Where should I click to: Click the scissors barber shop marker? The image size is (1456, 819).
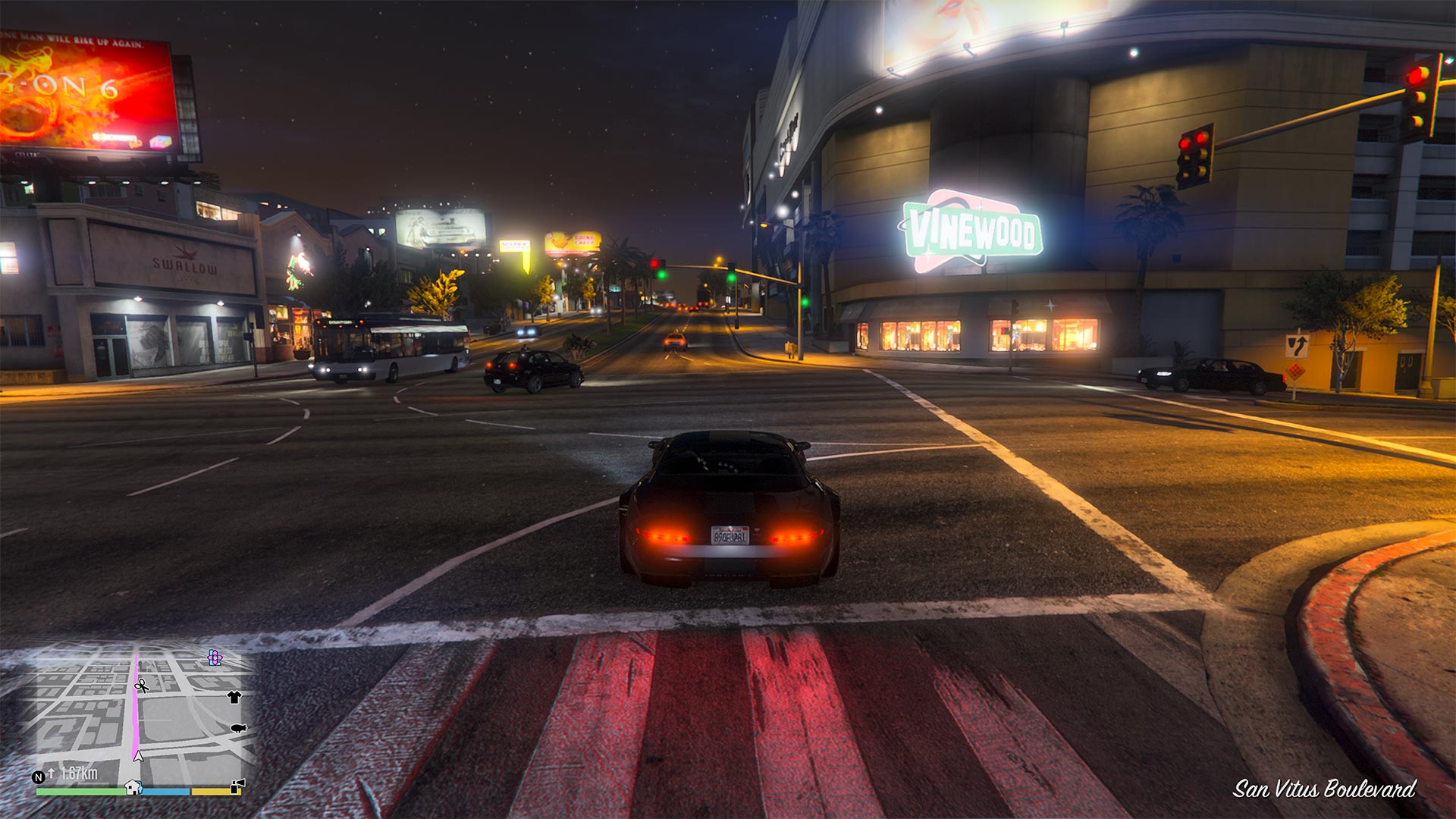[141, 686]
